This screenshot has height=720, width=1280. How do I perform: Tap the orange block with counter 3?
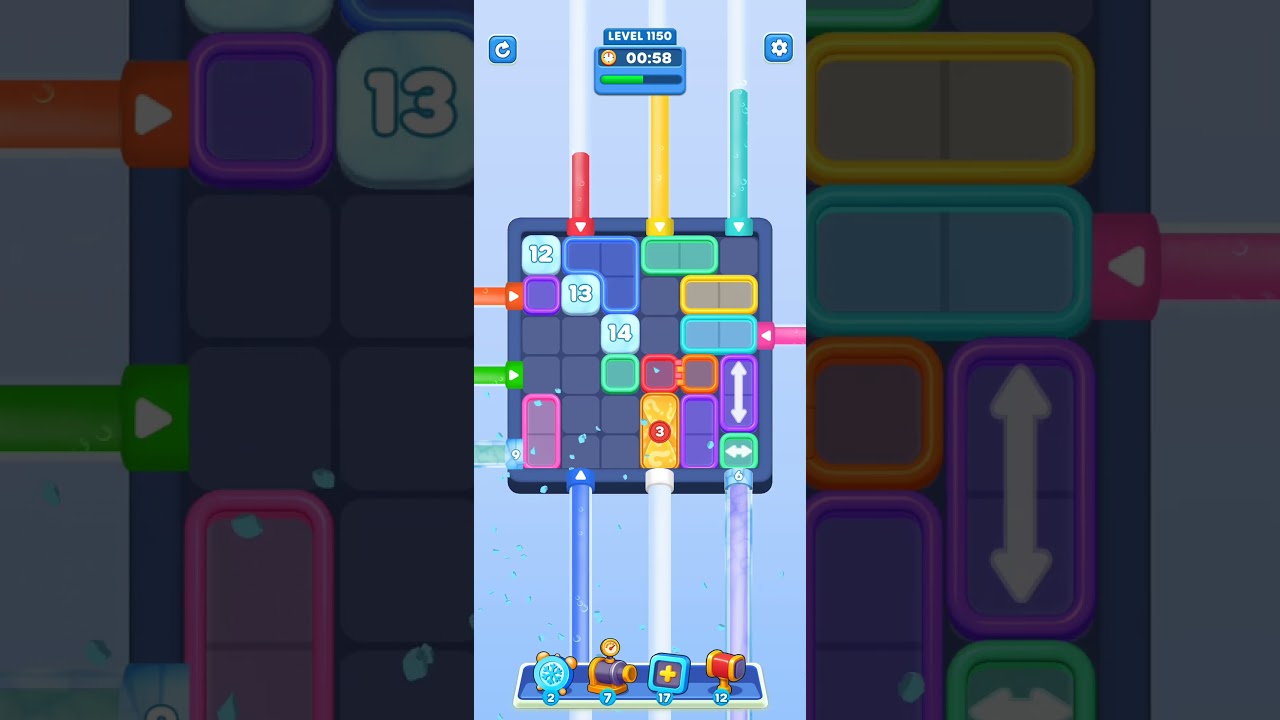point(659,430)
